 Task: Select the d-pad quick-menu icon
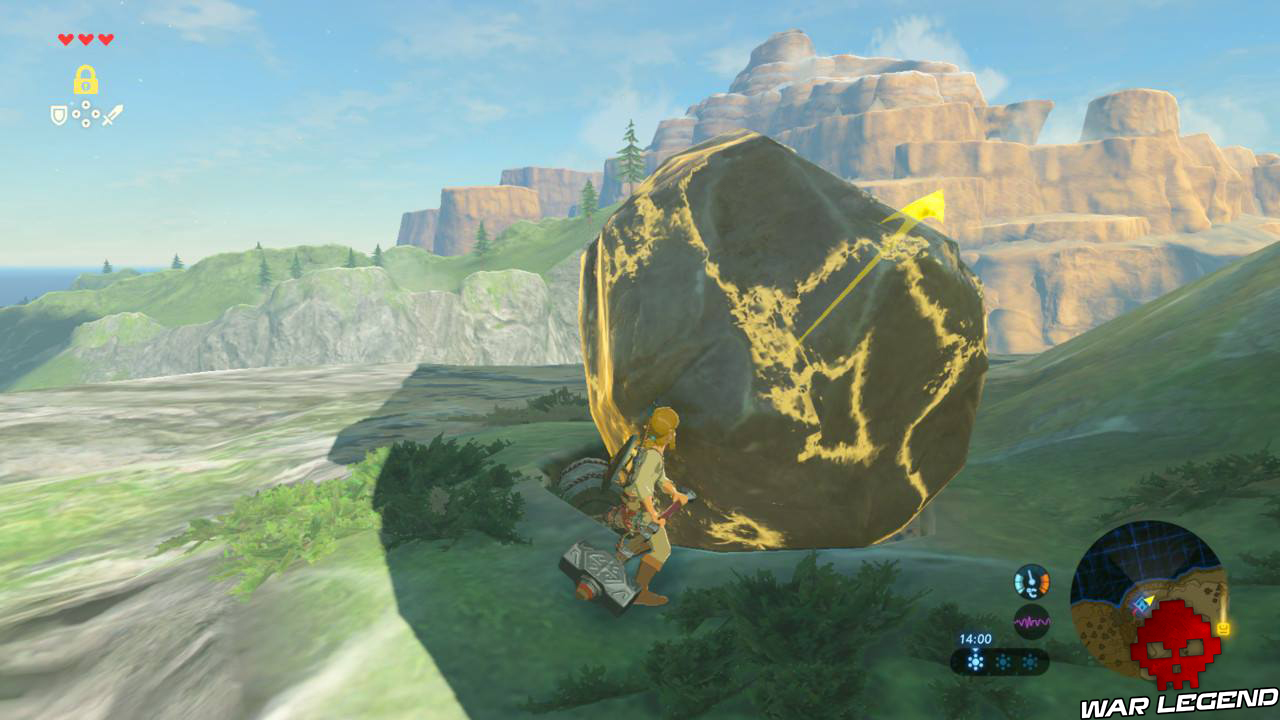[x=85, y=112]
